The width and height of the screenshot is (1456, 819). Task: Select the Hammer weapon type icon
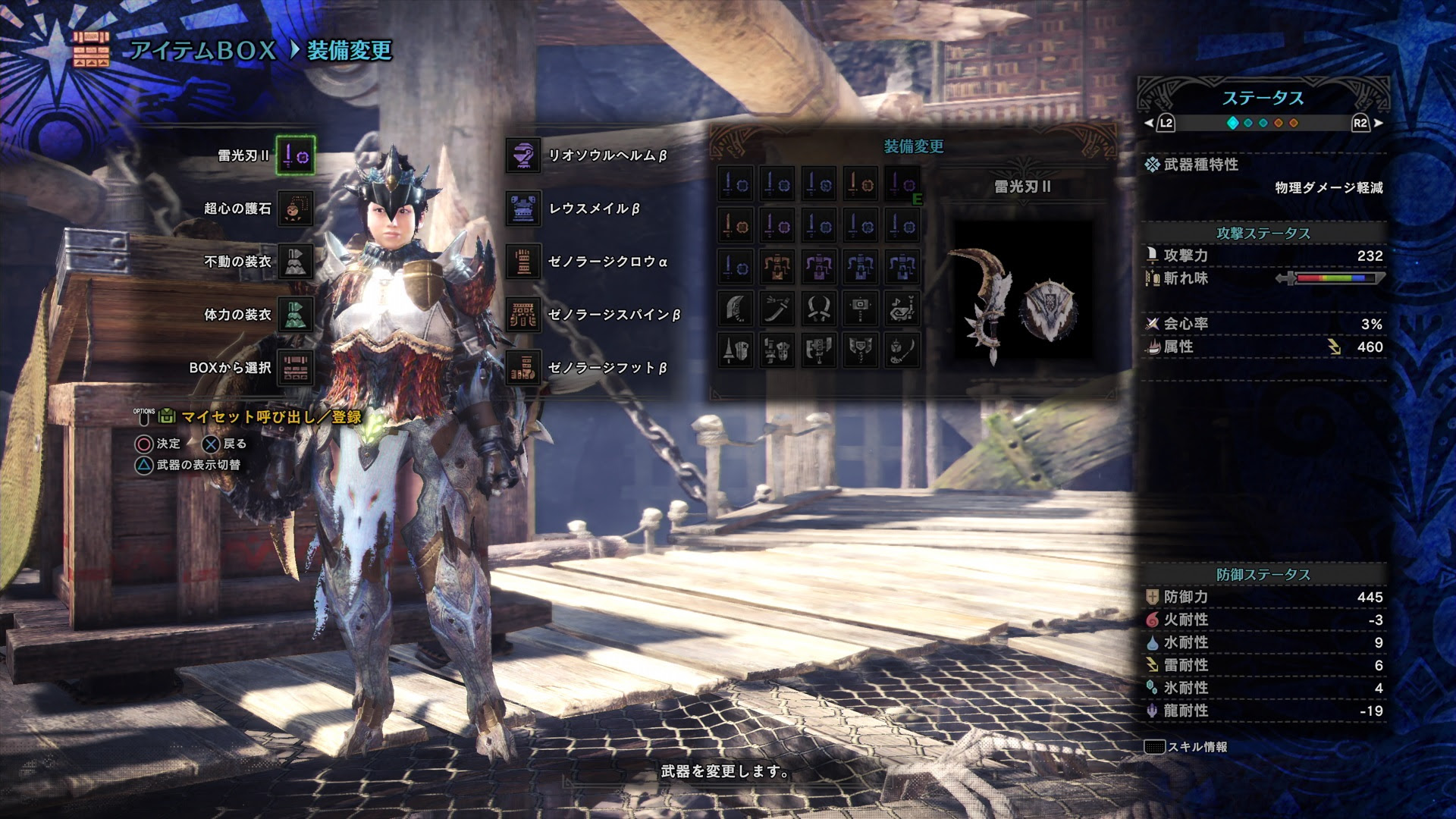(x=861, y=309)
